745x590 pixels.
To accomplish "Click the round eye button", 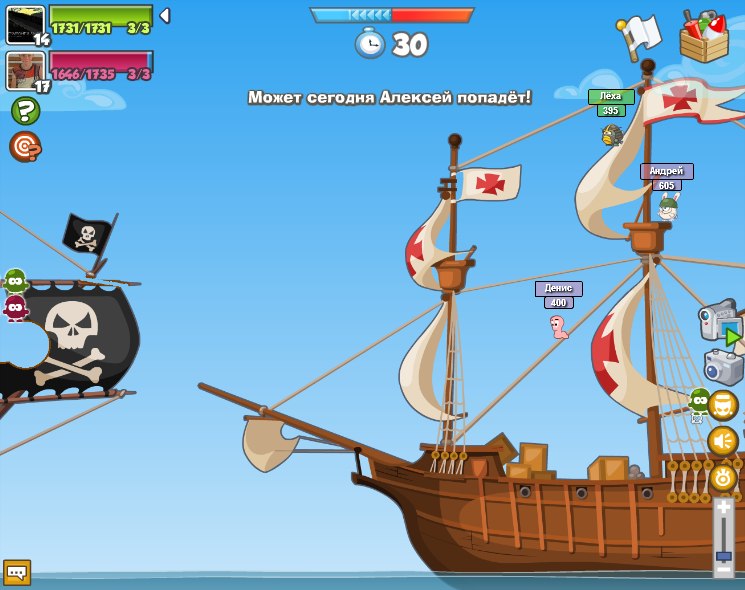I will click(722, 476).
